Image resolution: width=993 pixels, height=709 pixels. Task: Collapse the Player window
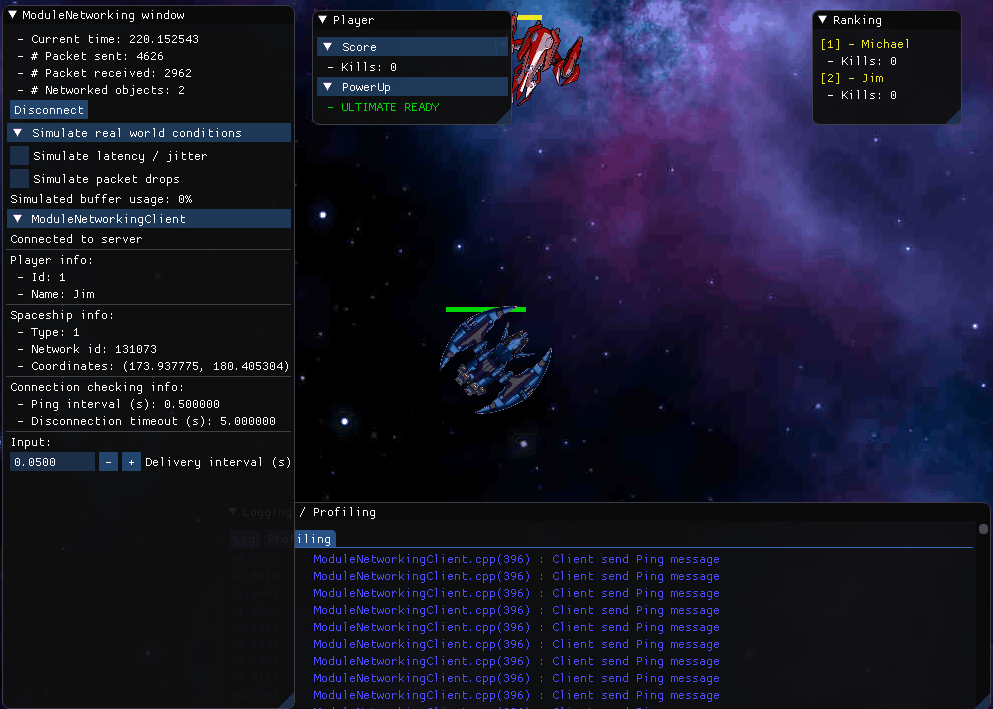[x=323, y=20]
